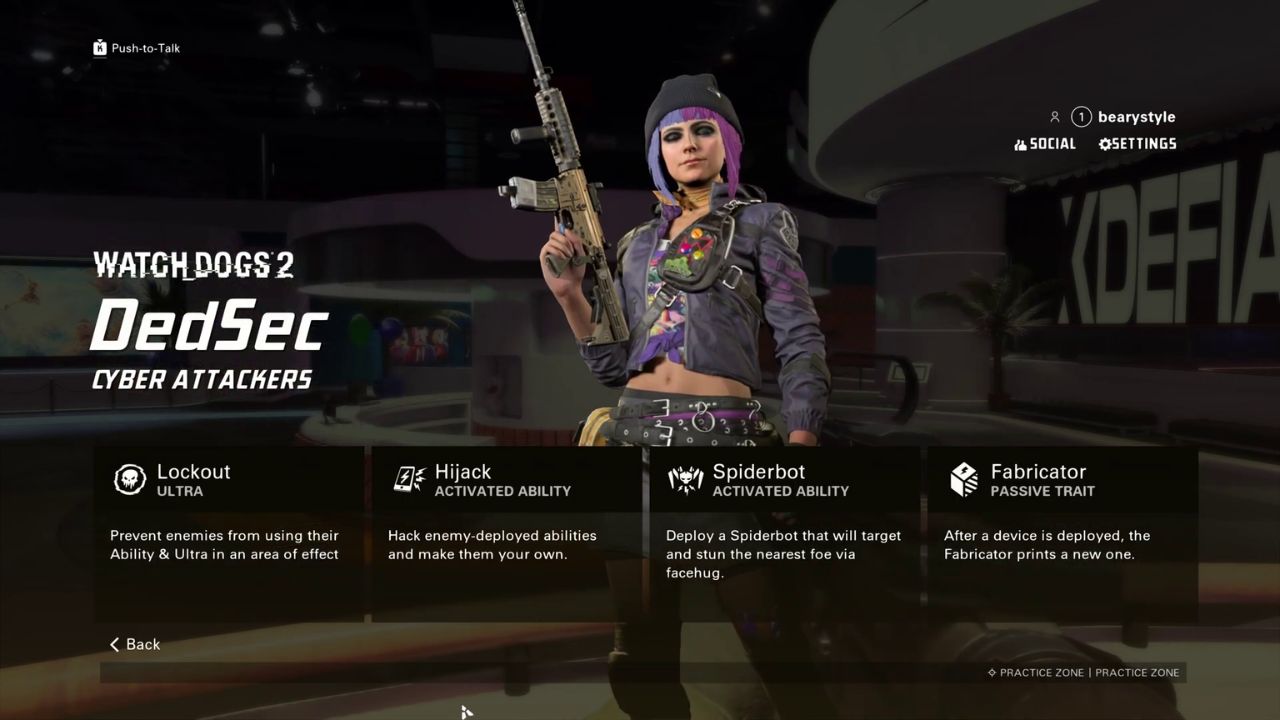
Task: Click the Practice Zone diamond icon
Action: tap(993, 673)
